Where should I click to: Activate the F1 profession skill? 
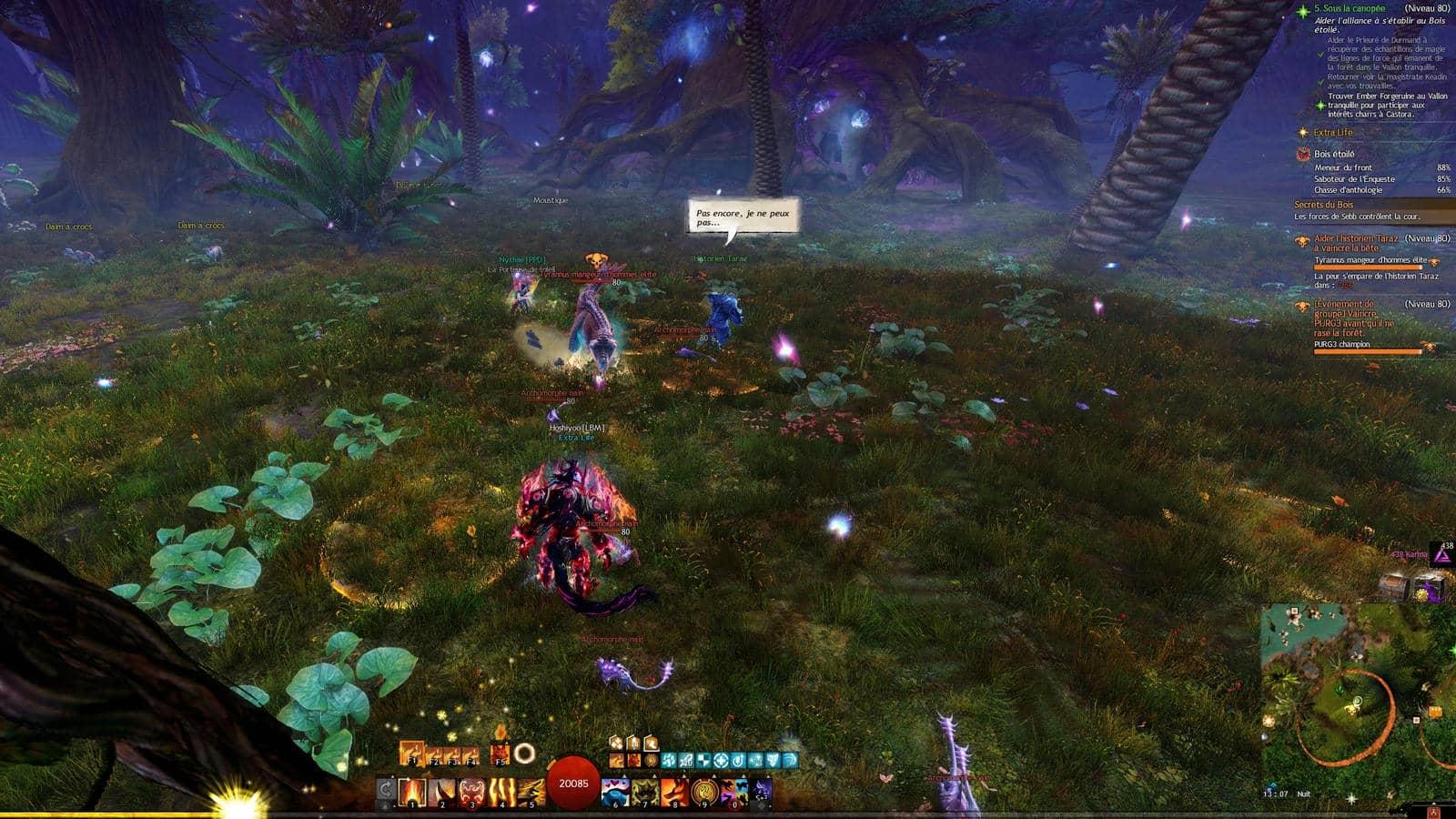click(411, 754)
